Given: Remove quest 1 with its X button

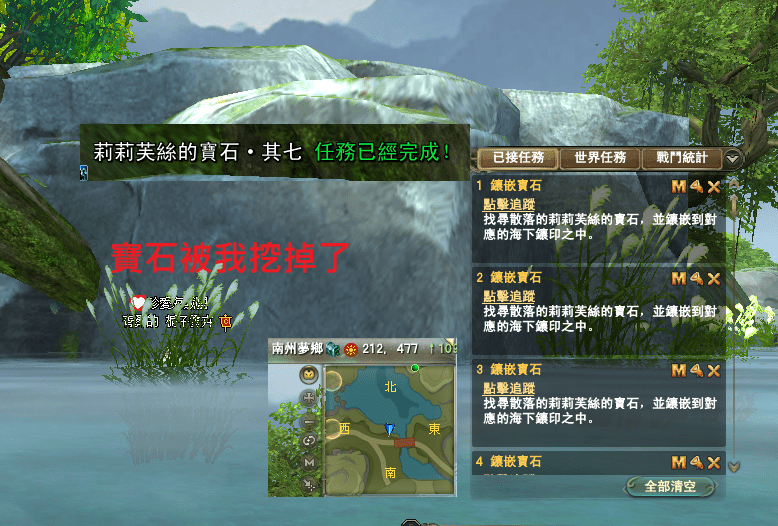Looking at the screenshot, I should click(x=714, y=186).
